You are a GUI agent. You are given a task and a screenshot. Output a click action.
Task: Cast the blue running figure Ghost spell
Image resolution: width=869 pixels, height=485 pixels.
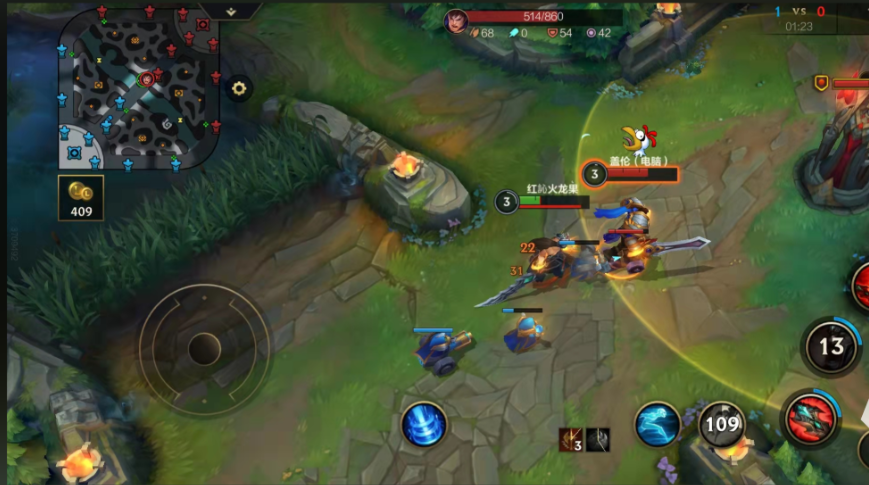[x=657, y=424]
